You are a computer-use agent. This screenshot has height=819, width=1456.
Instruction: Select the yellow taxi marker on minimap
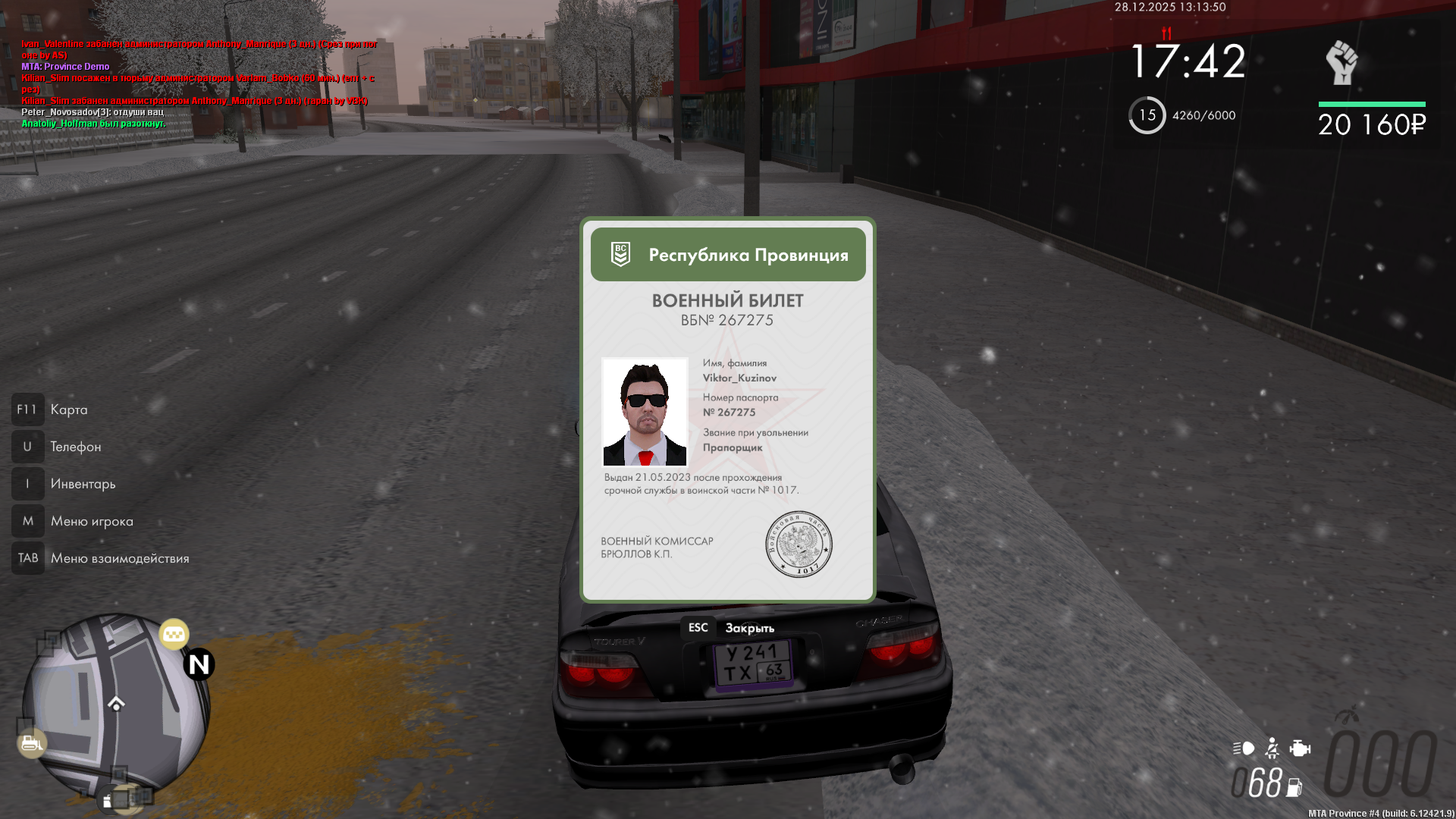point(174,634)
